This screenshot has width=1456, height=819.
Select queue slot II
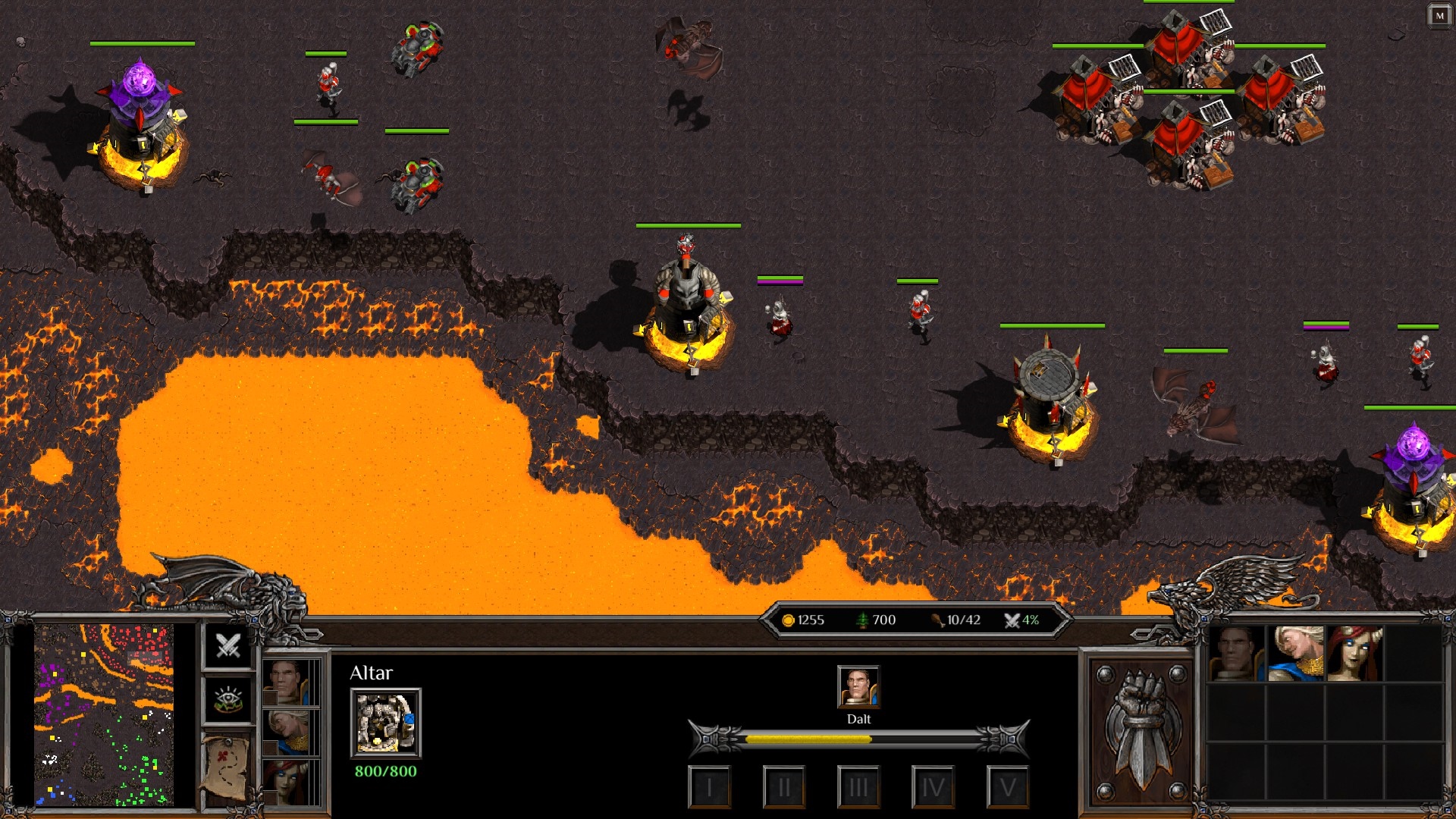(783, 787)
